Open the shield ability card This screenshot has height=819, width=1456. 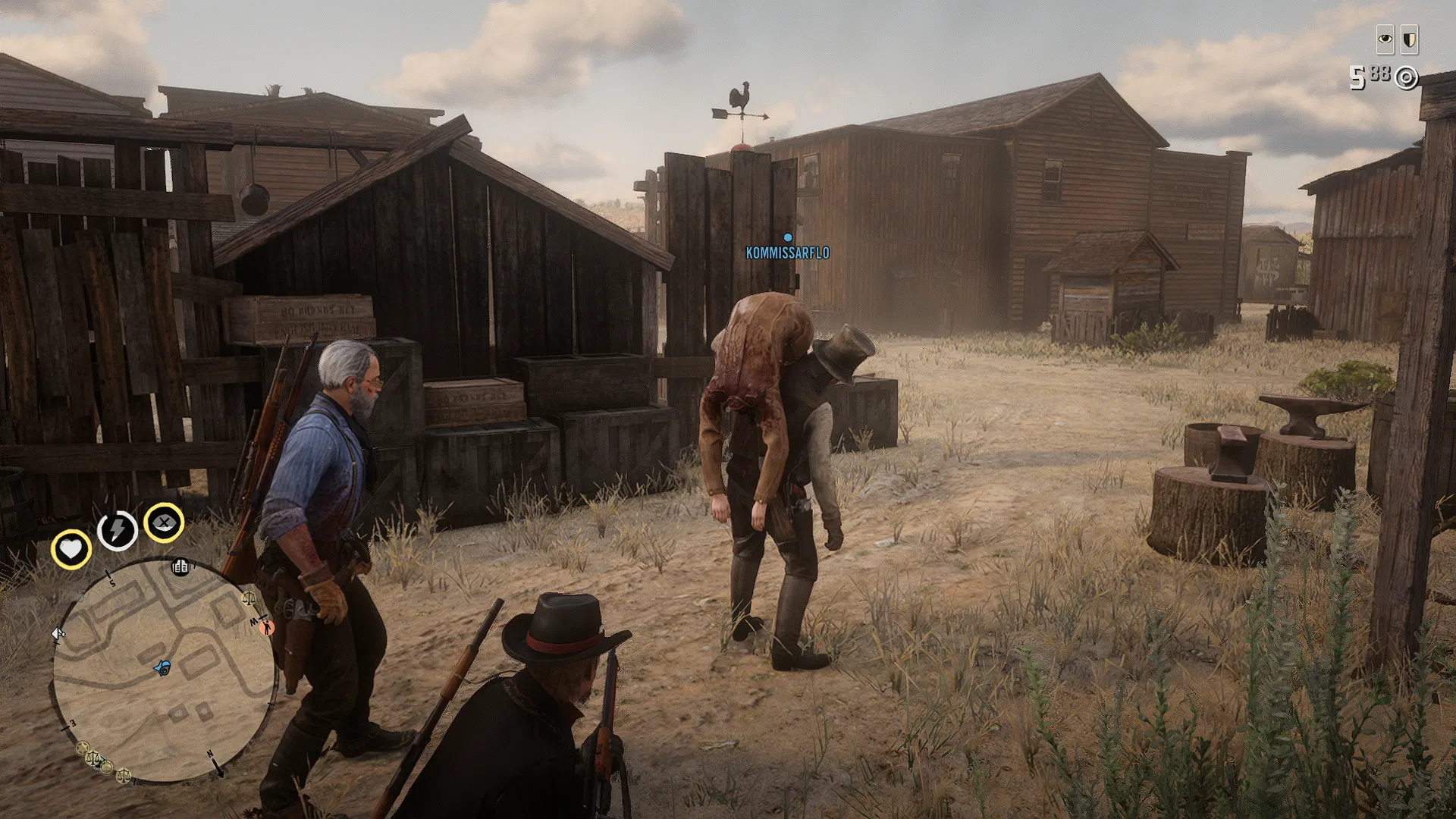(x=1409, y=39)
